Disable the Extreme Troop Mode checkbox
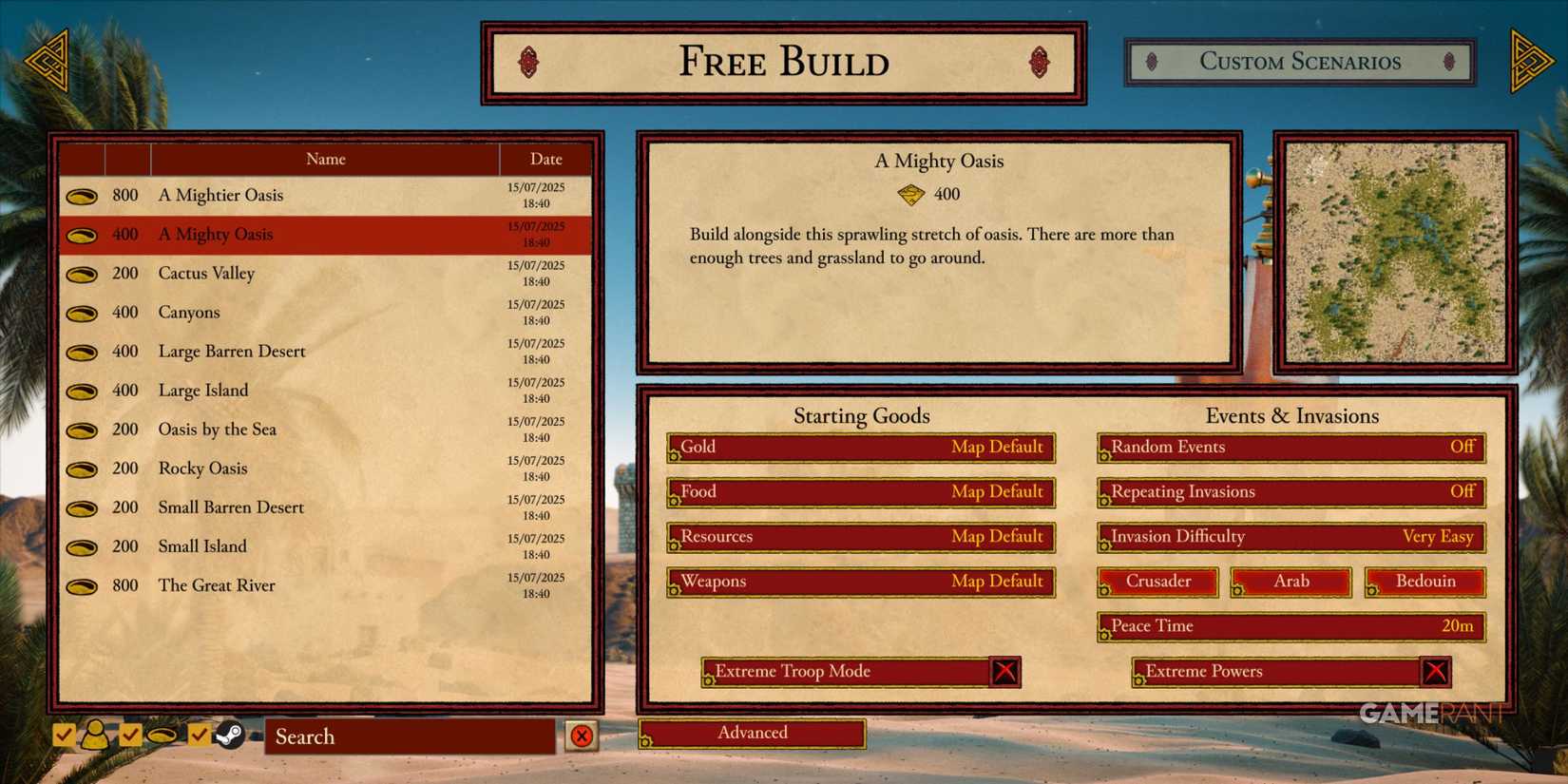This screenshot has height=784, width=1568. pyautogui.click(x=1005, y=671)
